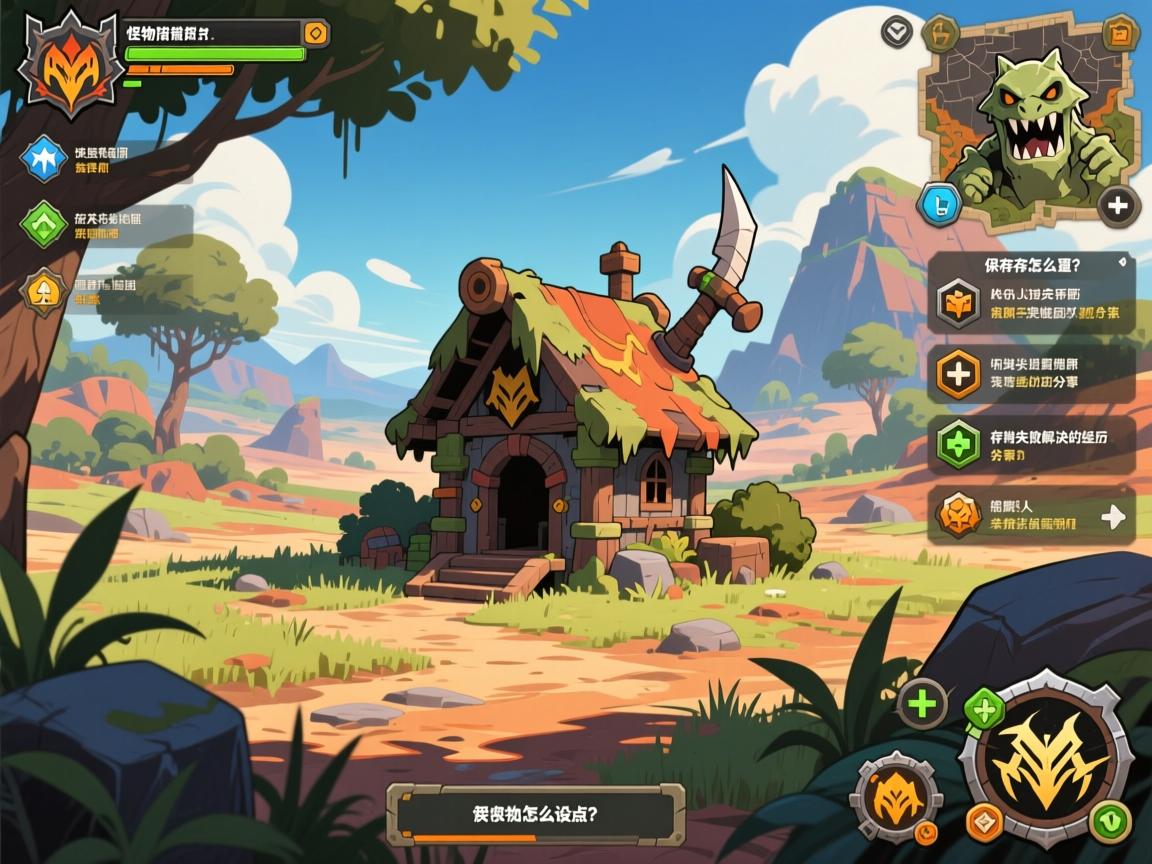Open the monster minimap

tap(1030, 118)
